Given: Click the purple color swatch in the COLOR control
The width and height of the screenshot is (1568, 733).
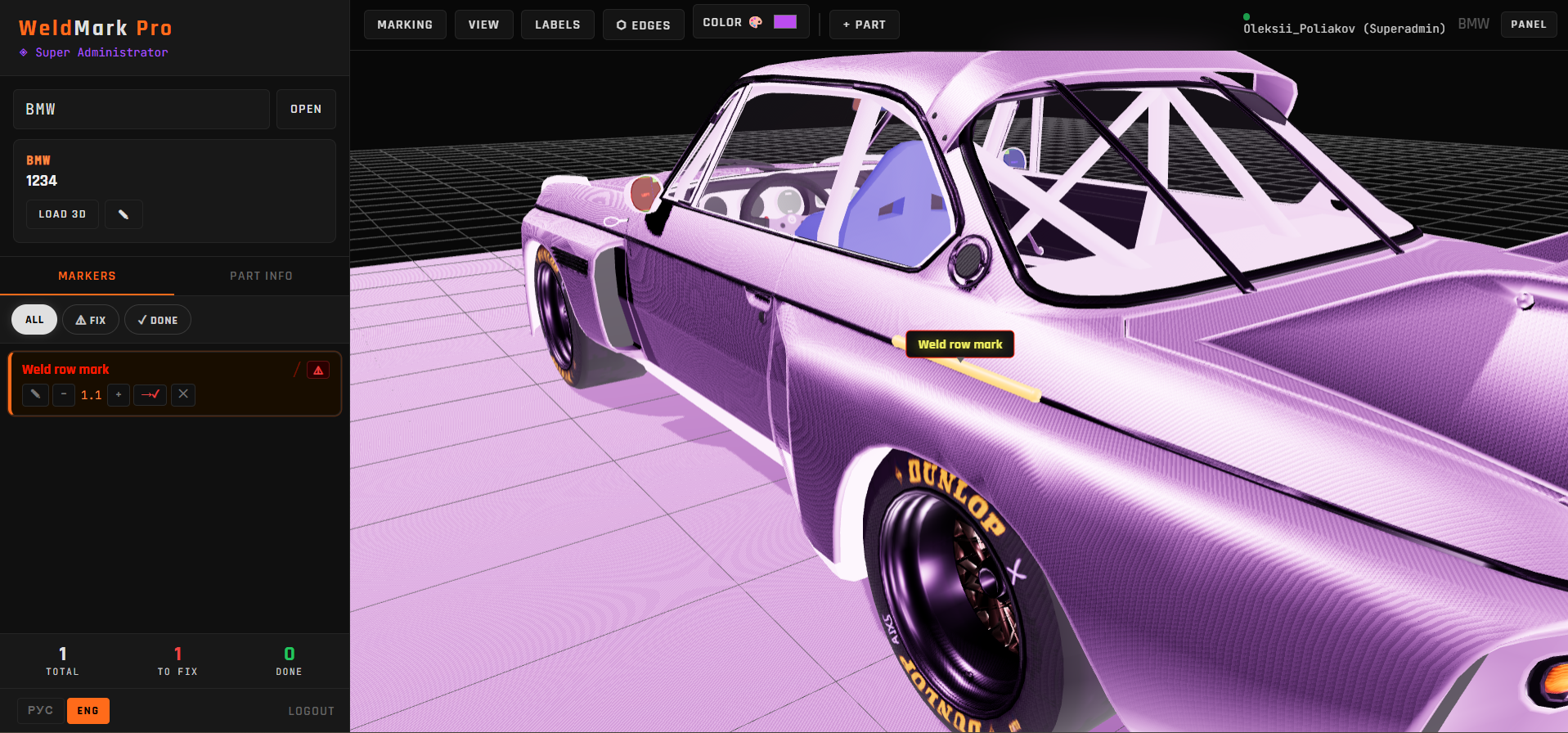Looking at the screenshot, I should [x=784, y=21].
